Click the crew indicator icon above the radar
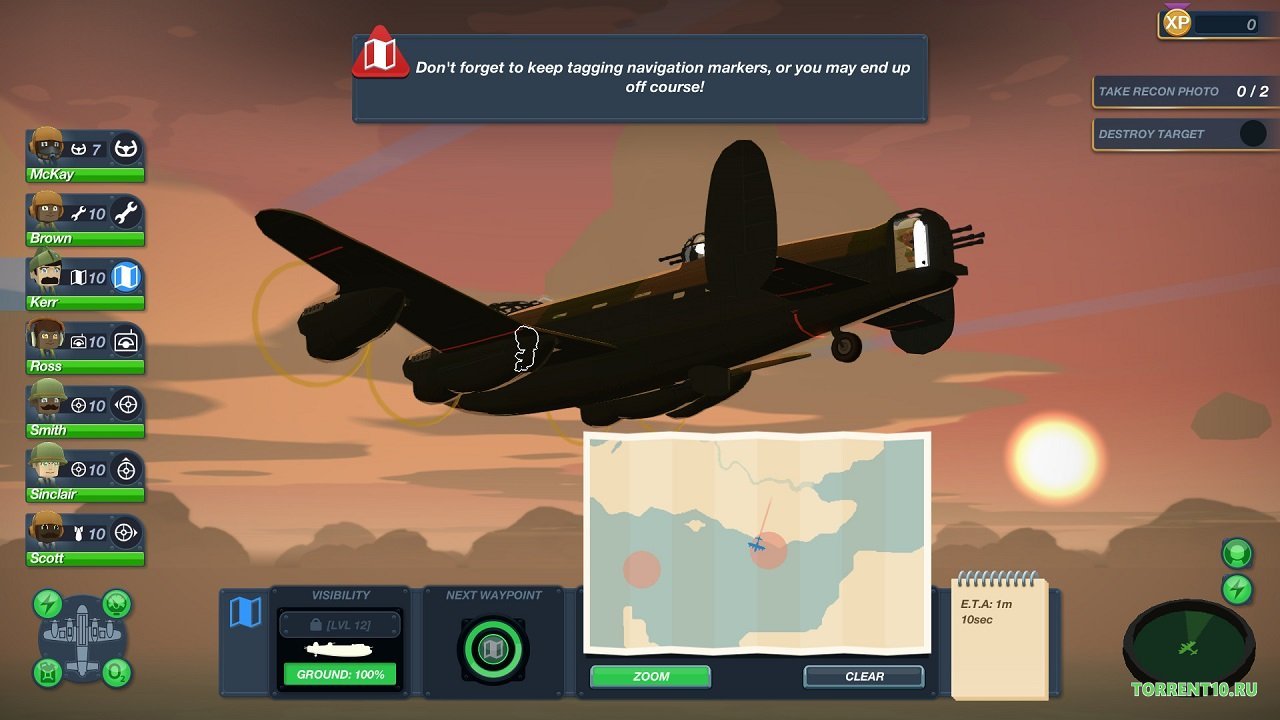This screenshot has width=1280, height=720. (1236, 552)
